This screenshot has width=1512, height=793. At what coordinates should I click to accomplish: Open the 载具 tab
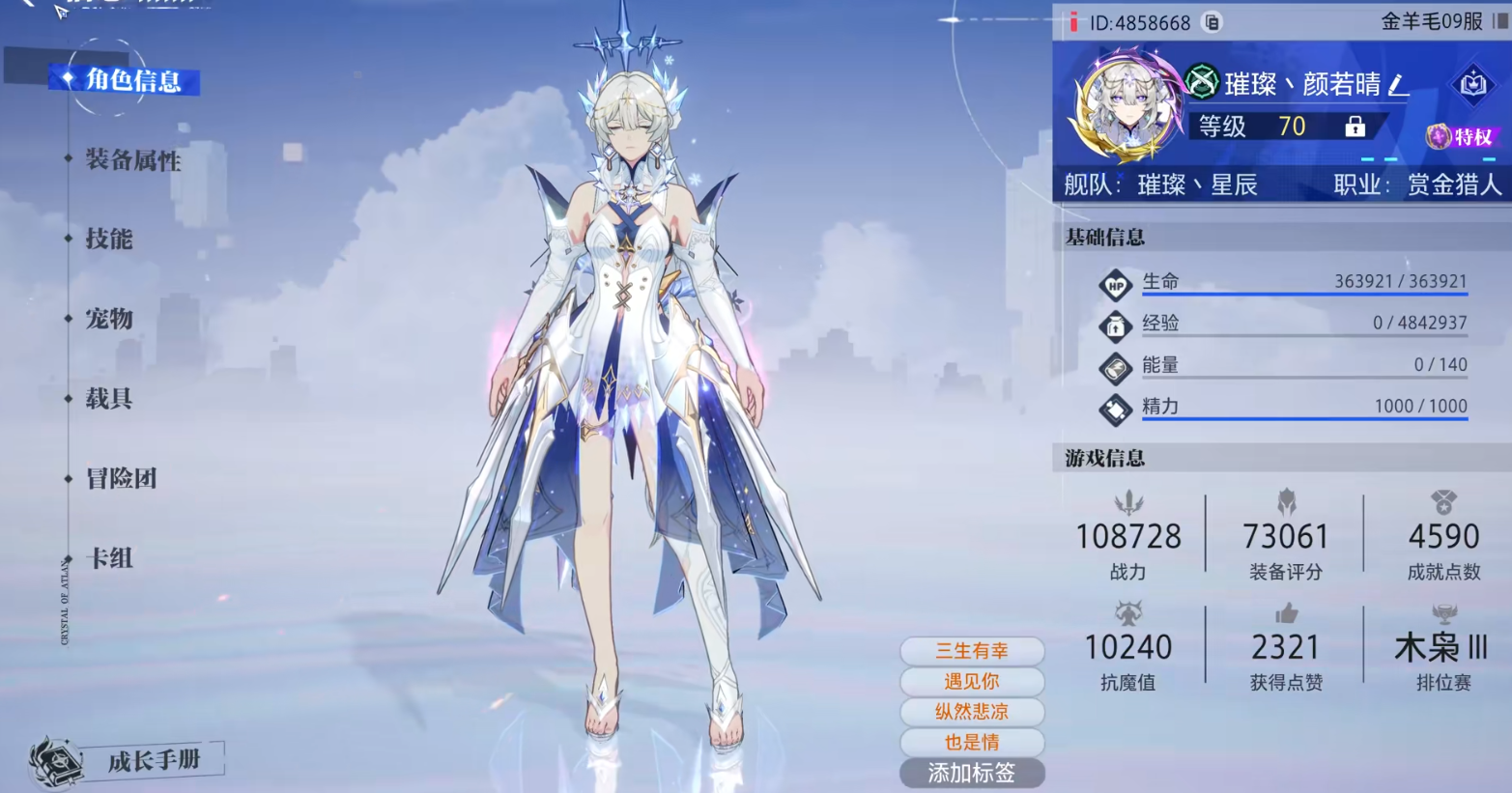108,399
